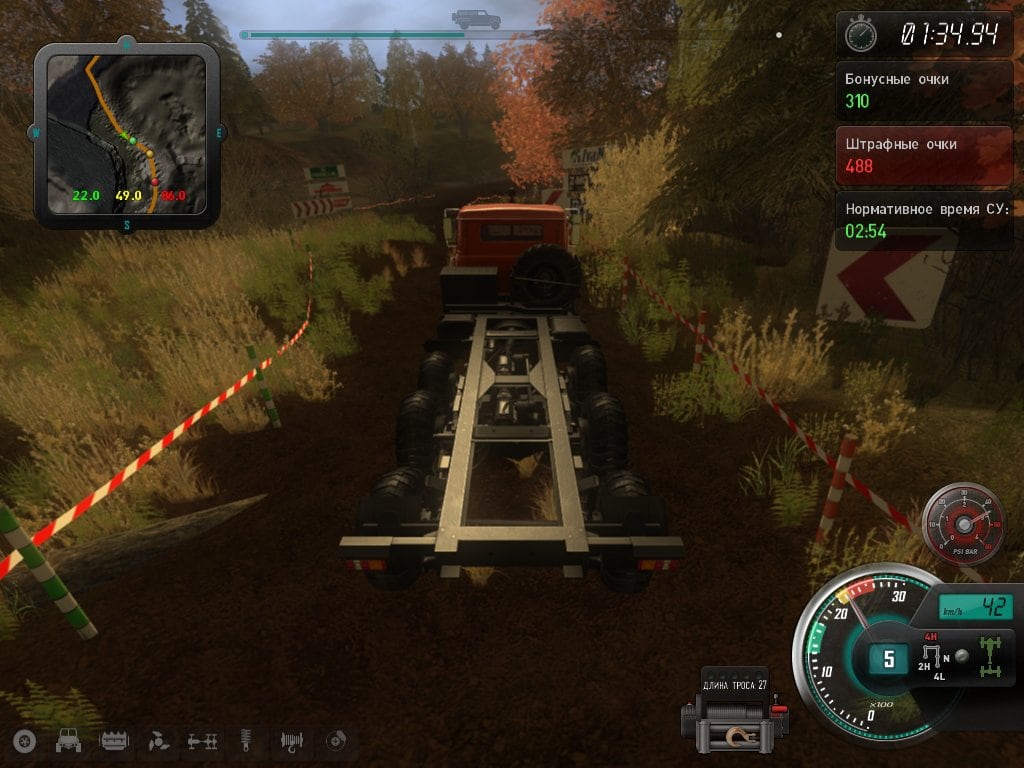Choose the winch hook status icon

coord(292,741)
